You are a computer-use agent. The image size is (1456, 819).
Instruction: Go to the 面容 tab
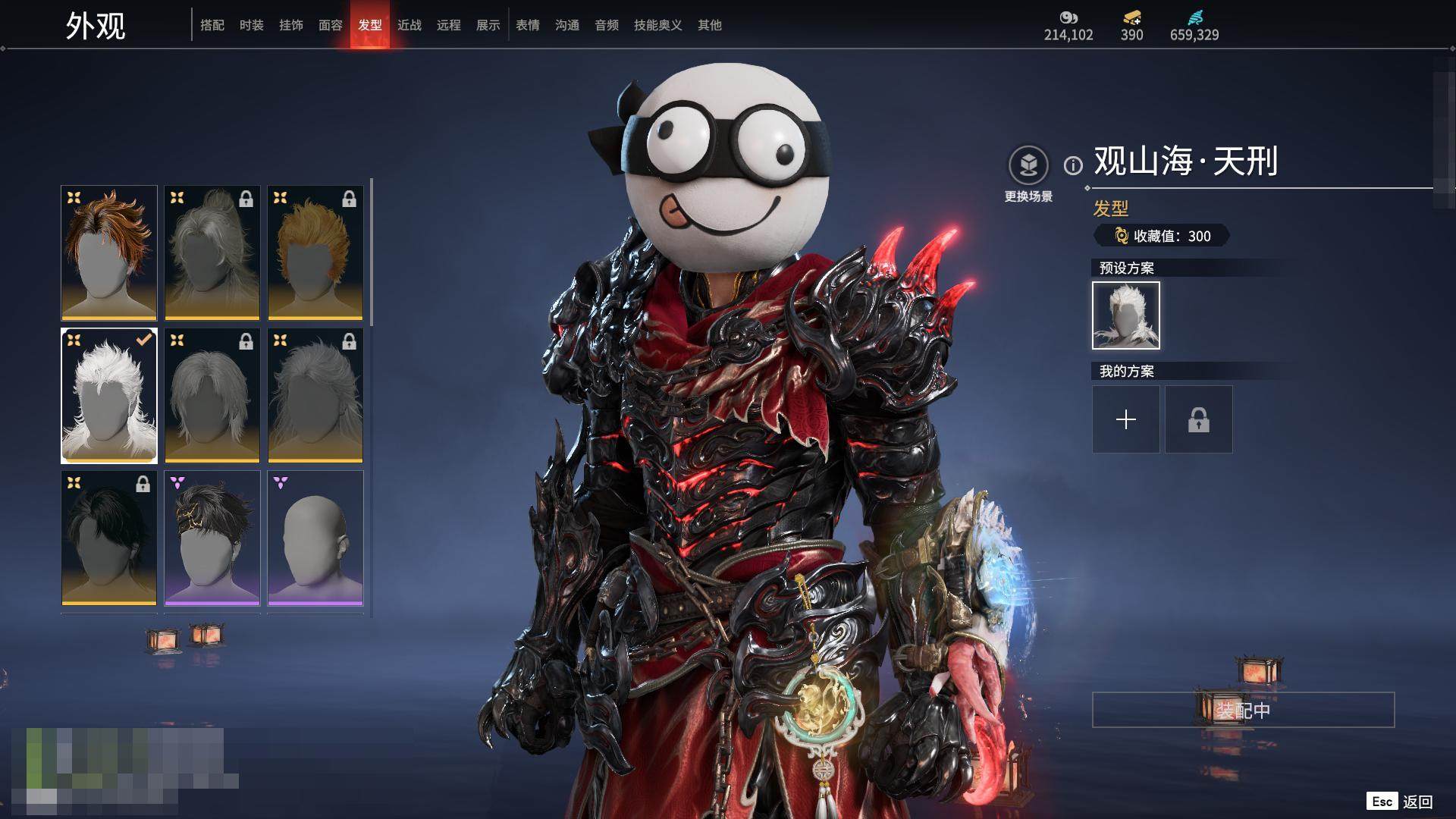click(331, 25)
